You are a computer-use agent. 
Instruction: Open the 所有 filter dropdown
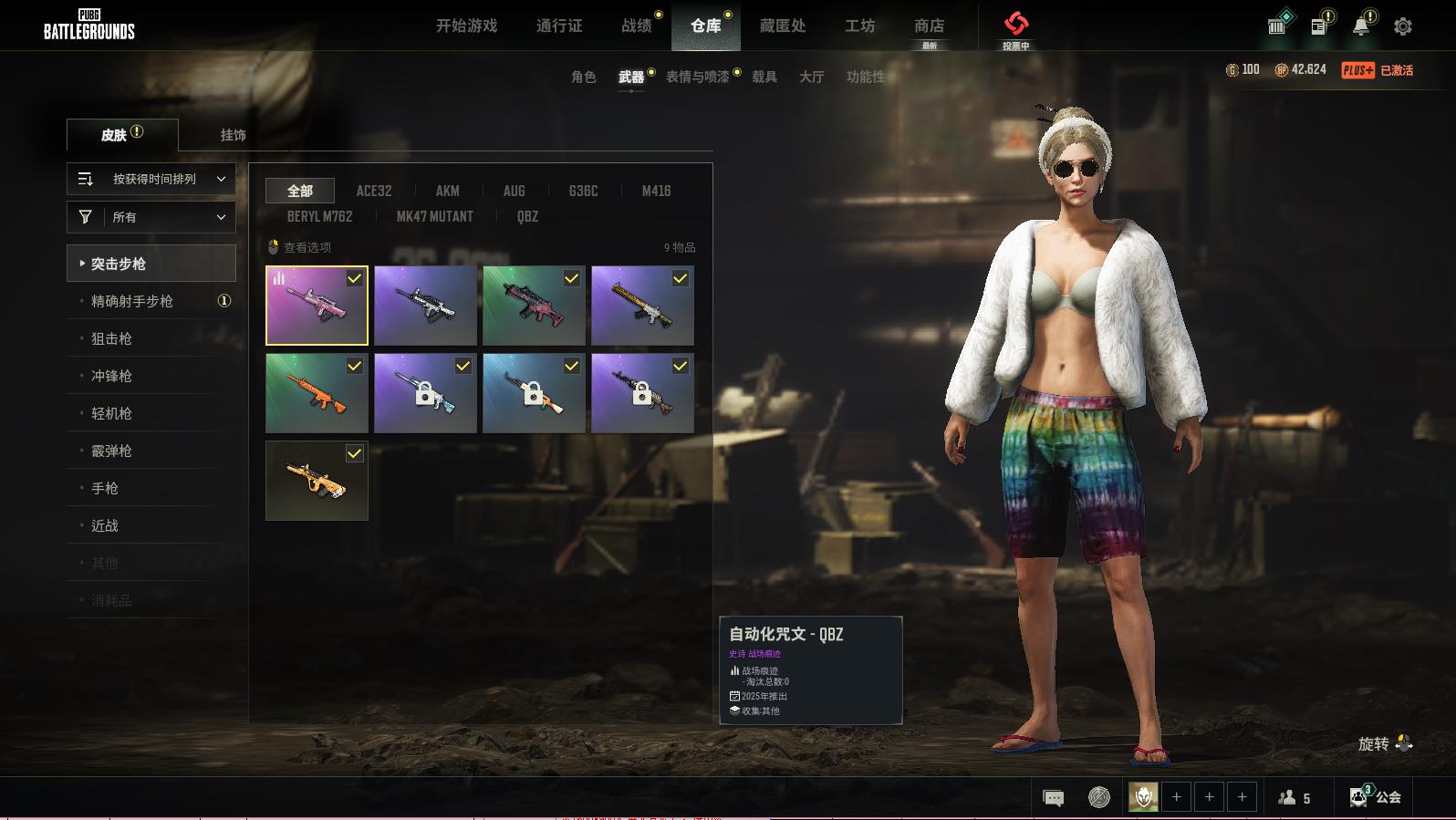151,217
